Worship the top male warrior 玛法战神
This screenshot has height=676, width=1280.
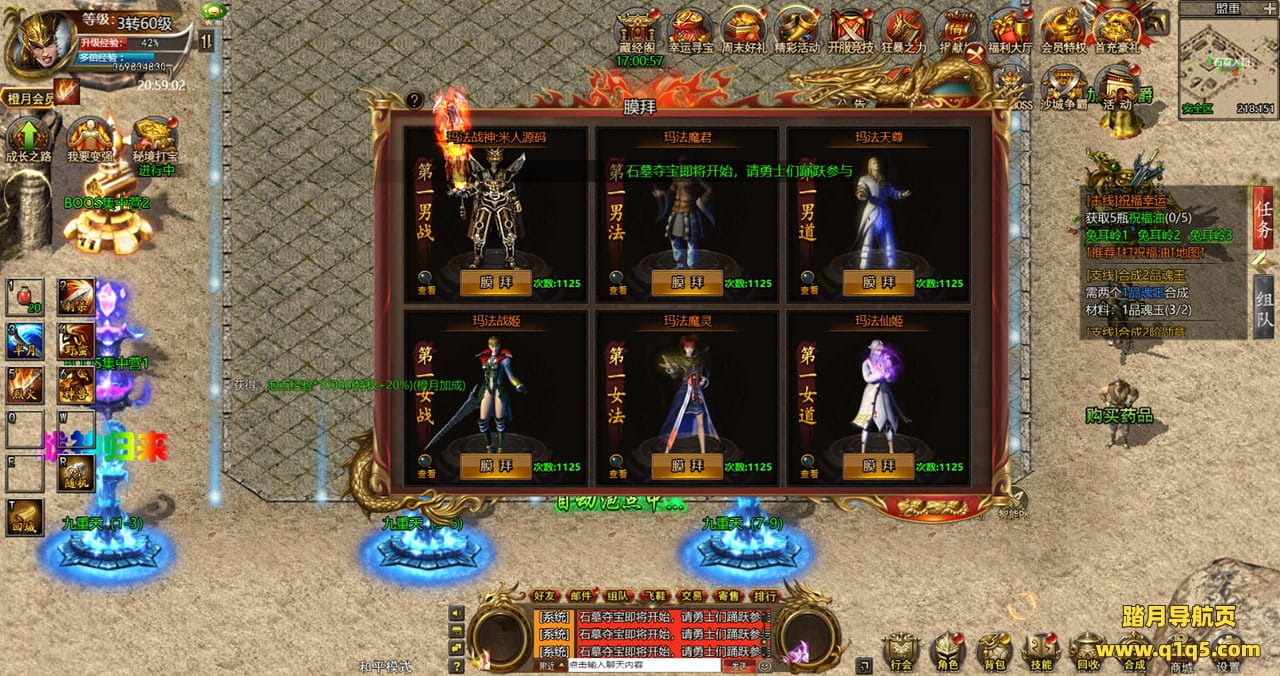pyautogui.click(x=495, y=283)
